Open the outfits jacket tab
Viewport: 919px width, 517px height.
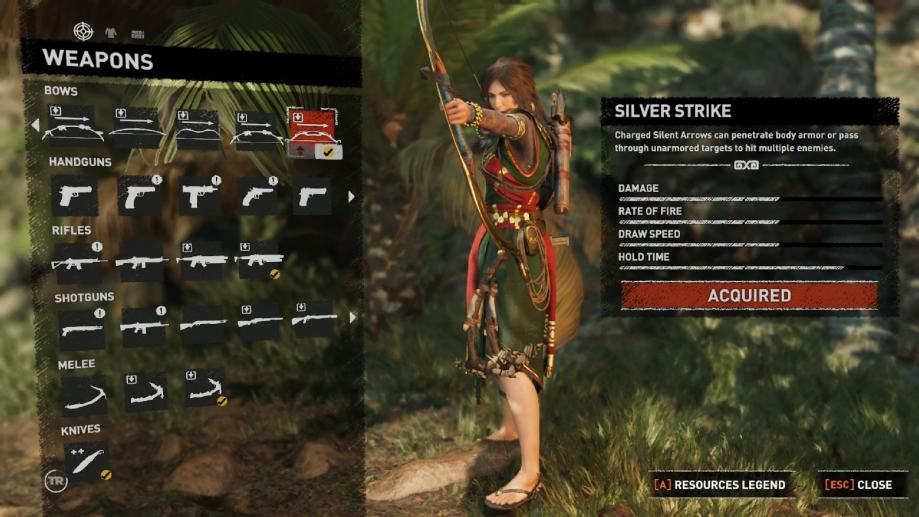pos(109,33)
